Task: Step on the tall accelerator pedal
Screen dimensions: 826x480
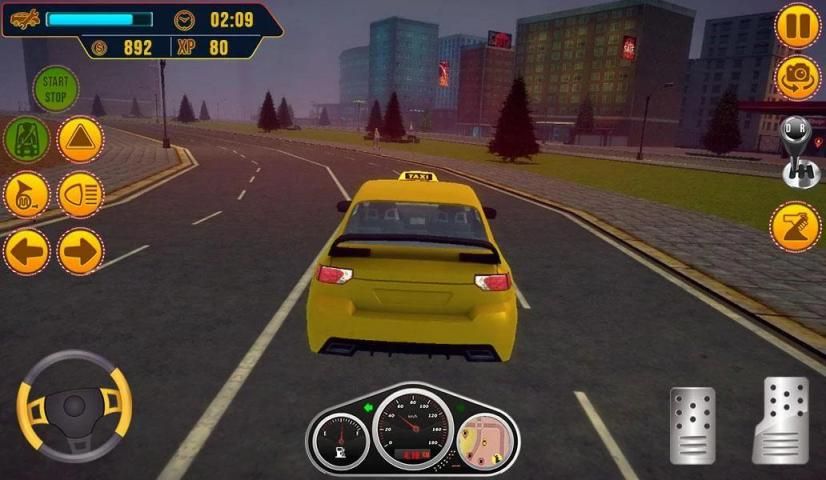Action: point(780,420)
